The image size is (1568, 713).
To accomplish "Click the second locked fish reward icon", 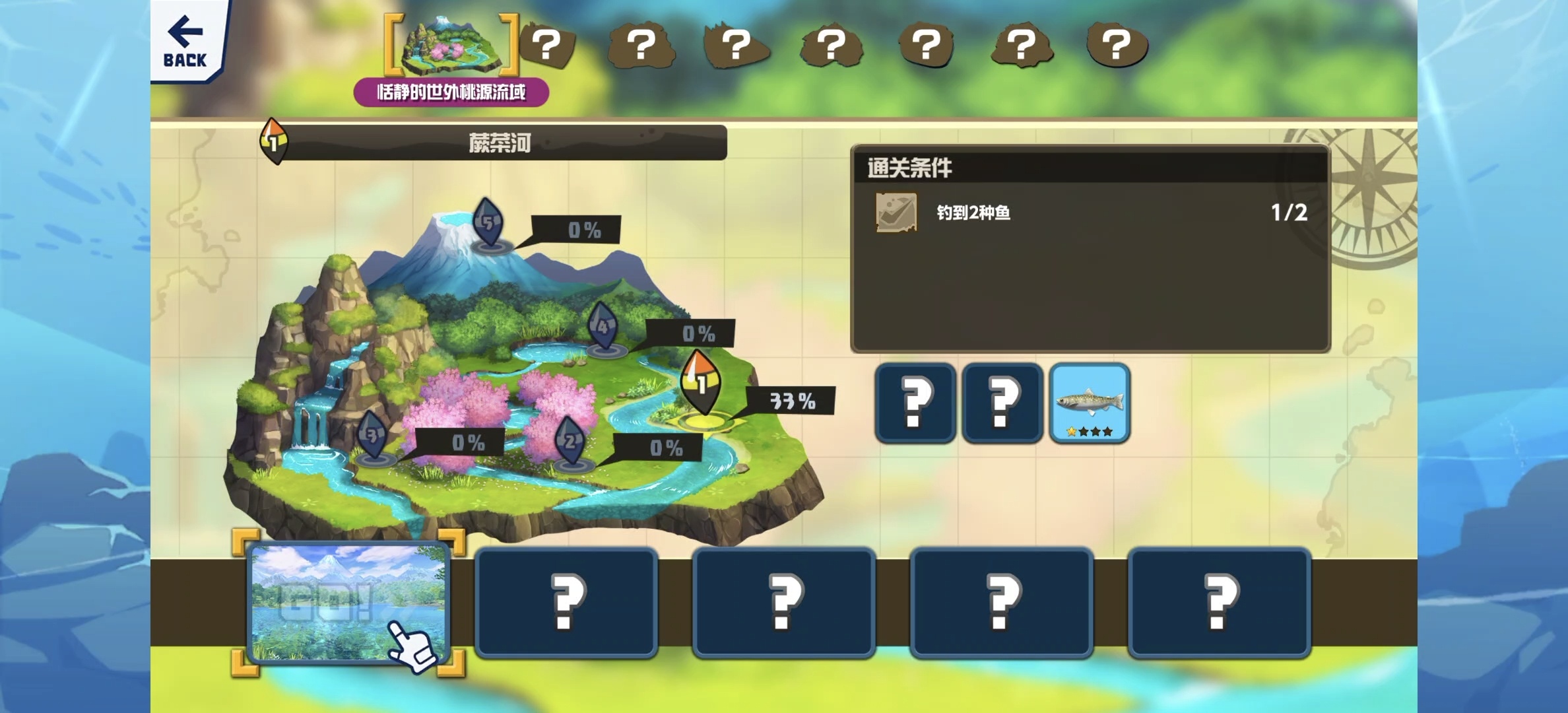I will (x=1002, y=403).
